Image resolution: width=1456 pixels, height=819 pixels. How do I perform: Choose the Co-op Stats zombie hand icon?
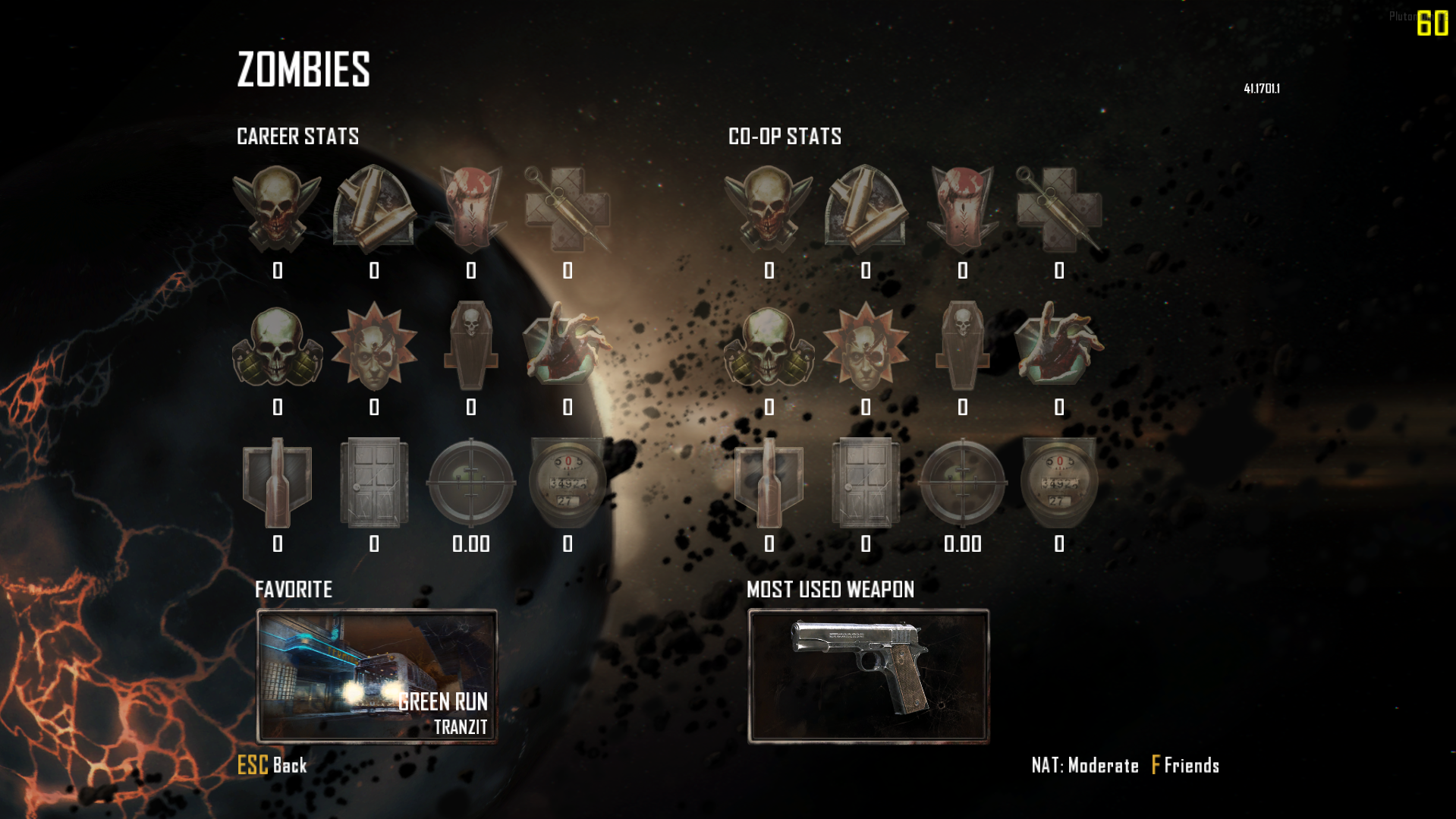pyautogui.click(x=1058, y=345)
